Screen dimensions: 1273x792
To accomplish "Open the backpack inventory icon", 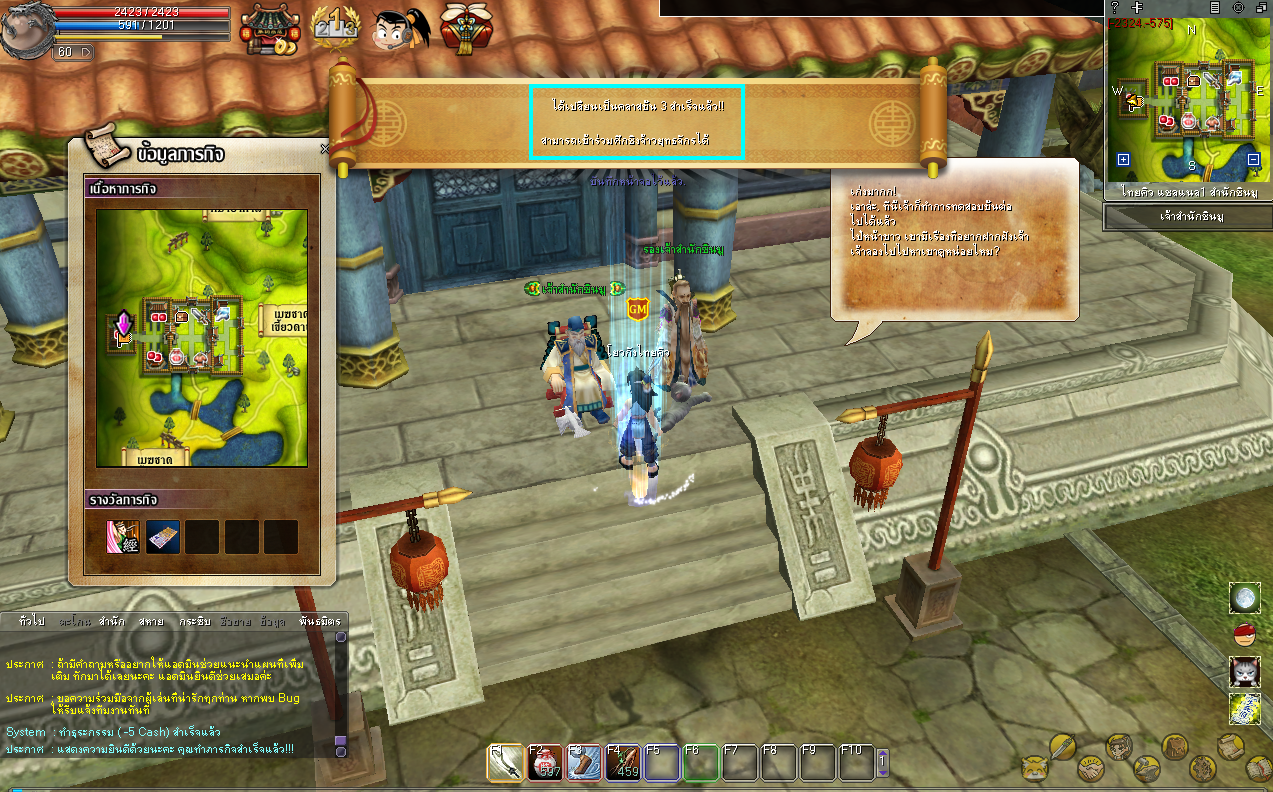I will 1174,747.
